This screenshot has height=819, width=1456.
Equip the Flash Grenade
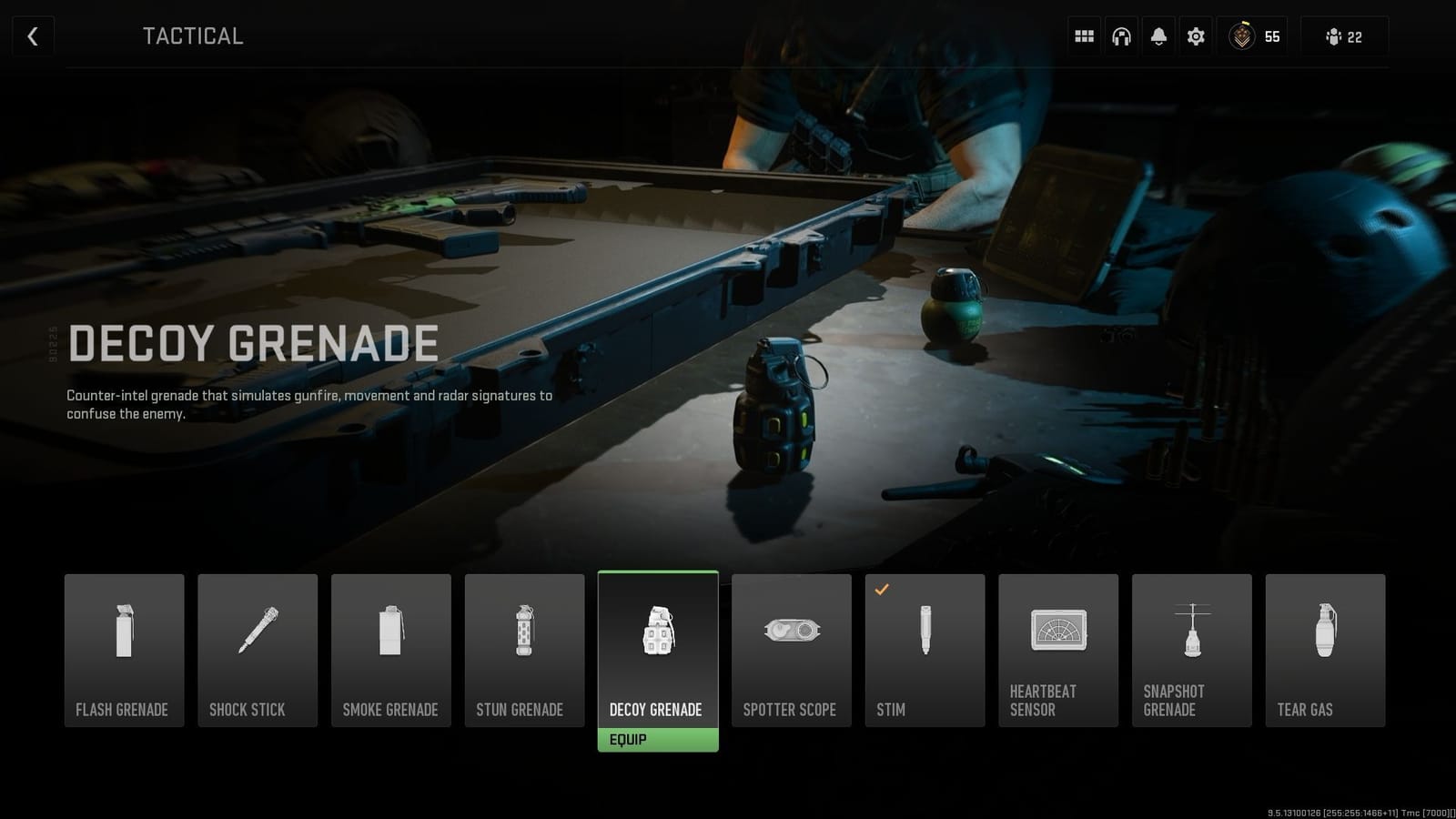tap(125, 649)
